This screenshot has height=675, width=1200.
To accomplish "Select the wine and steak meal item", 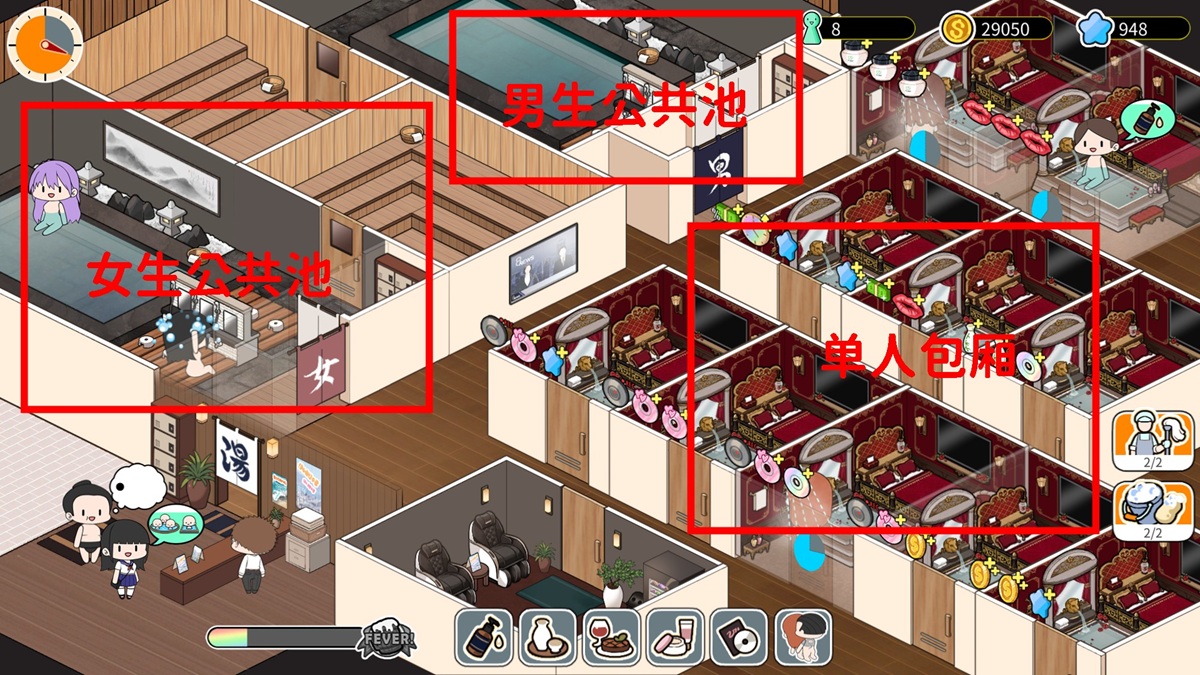I will (611, 637).
